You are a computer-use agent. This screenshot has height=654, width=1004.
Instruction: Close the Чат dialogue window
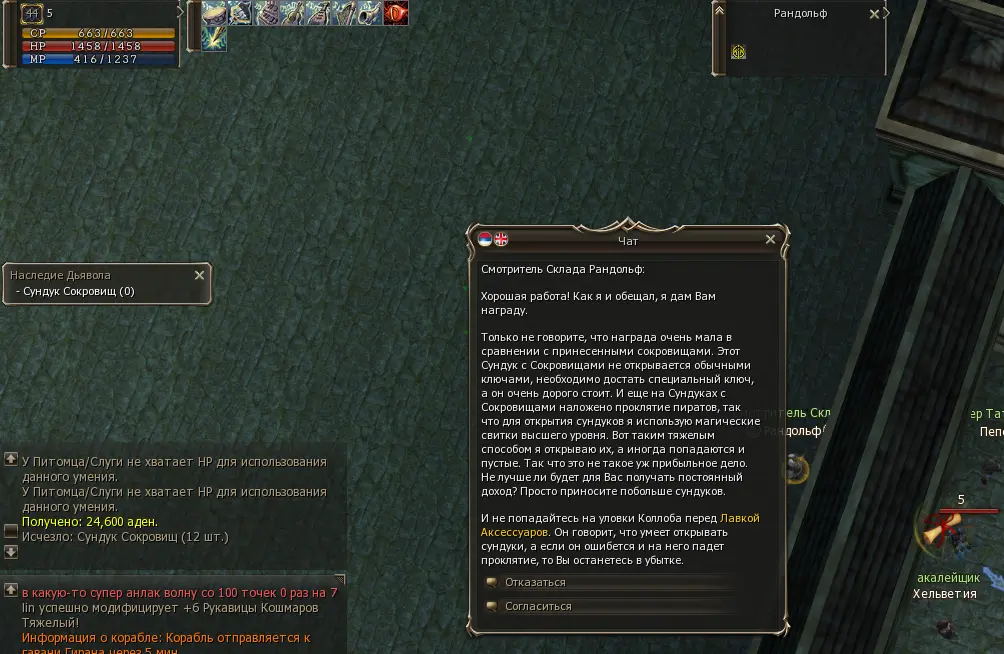click(x=770, y=240)
